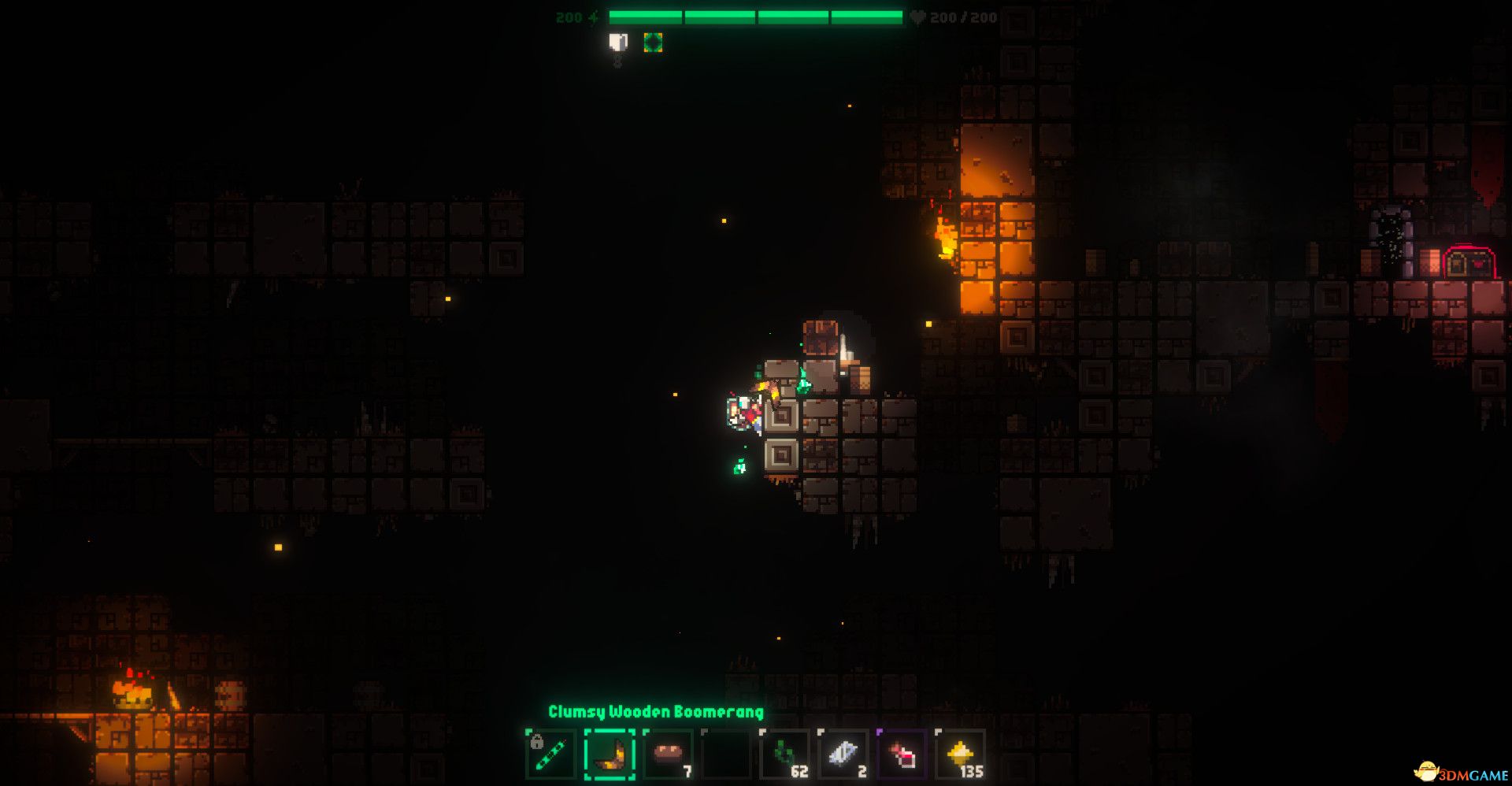Select the red potion hotbar slot
The height and width of the screenshot is (786, 1512).
pos(902,754)
